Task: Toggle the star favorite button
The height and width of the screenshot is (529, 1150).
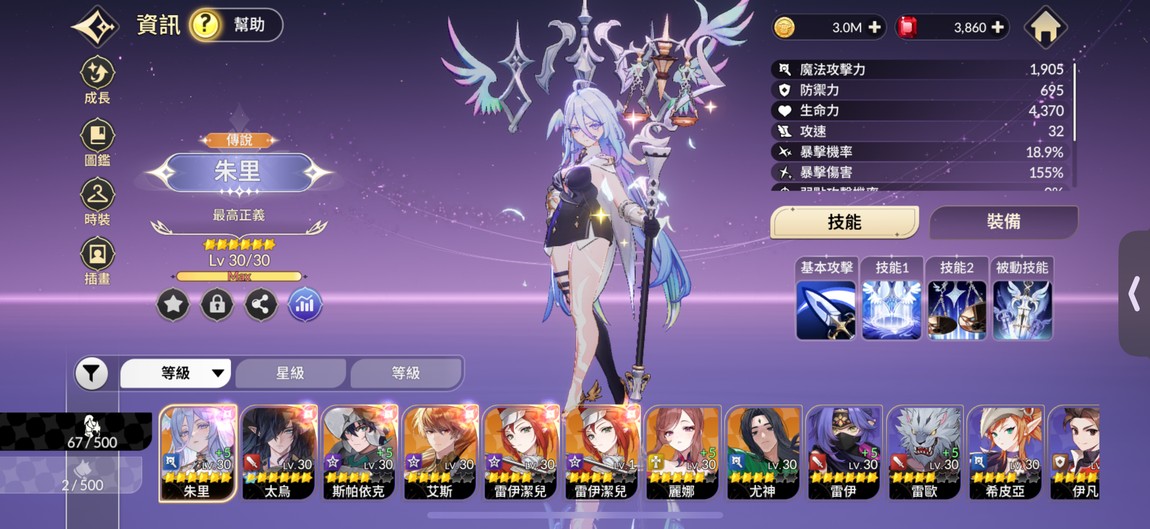Action: point(173,305)
